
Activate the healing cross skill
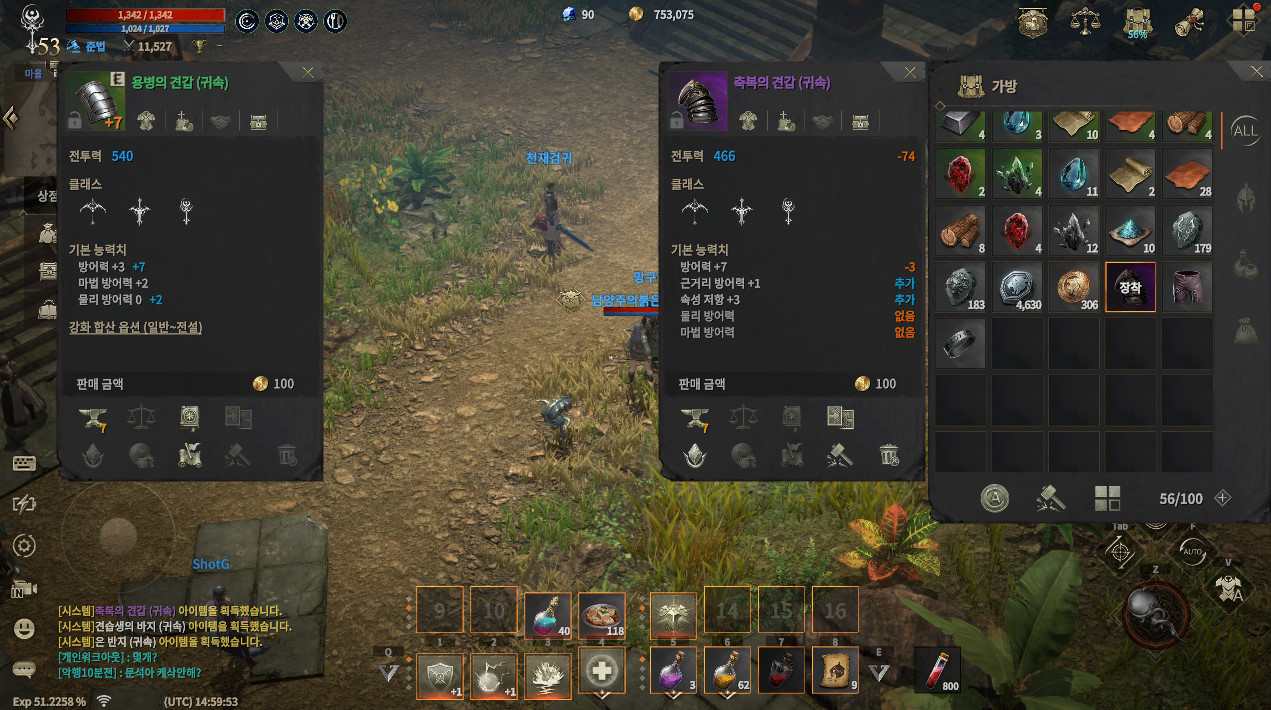(602, 670)
